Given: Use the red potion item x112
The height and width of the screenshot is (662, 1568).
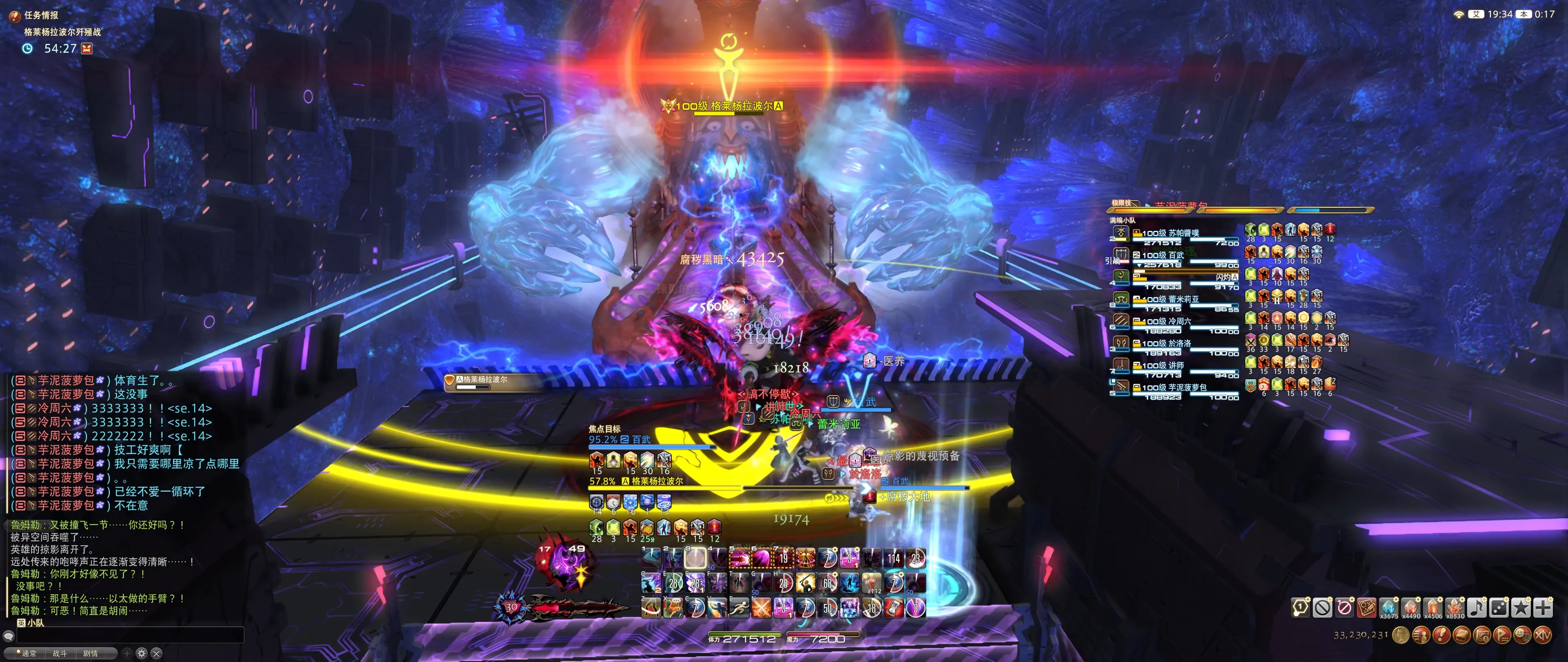Looking at the screenshot, I should coord(872,583).
